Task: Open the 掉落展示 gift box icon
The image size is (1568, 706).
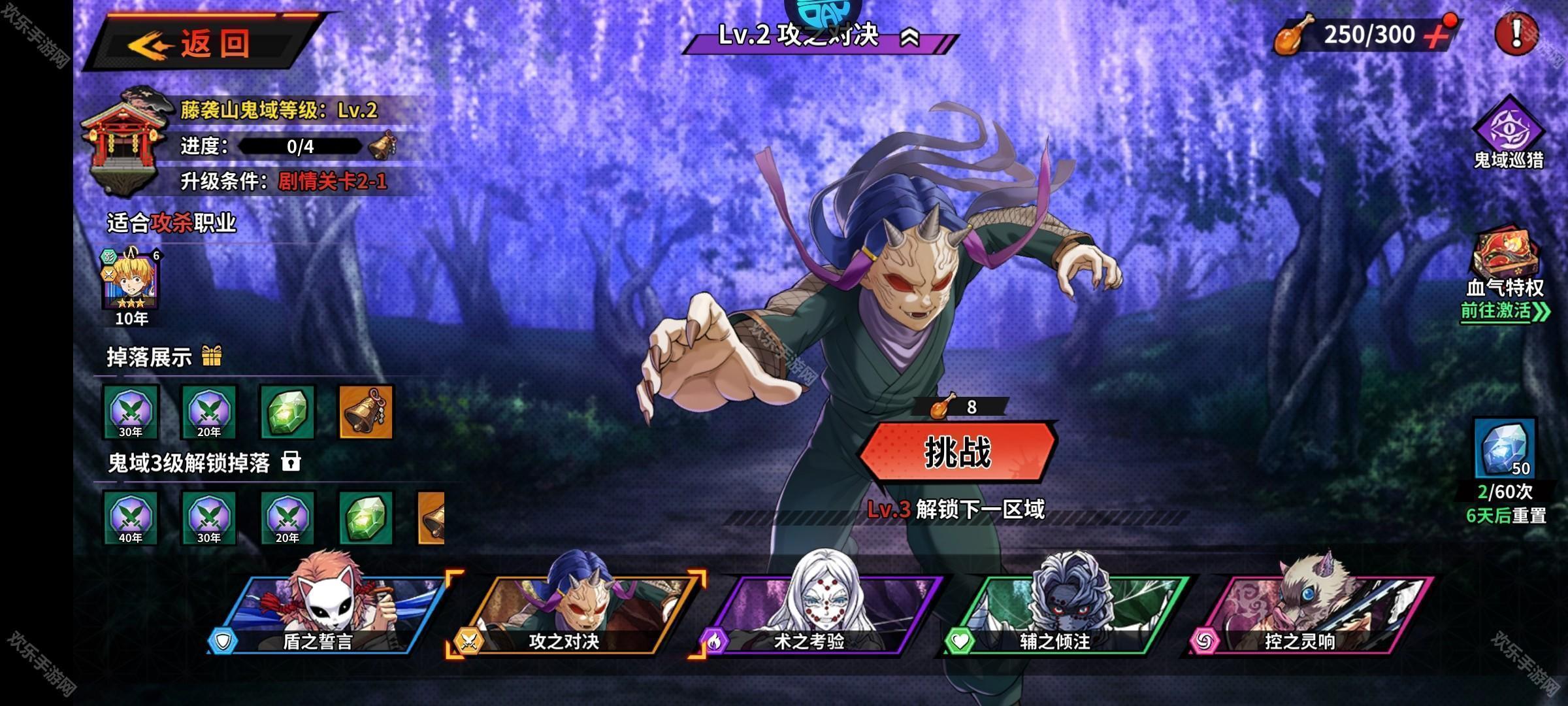Action: click(212, 356)
